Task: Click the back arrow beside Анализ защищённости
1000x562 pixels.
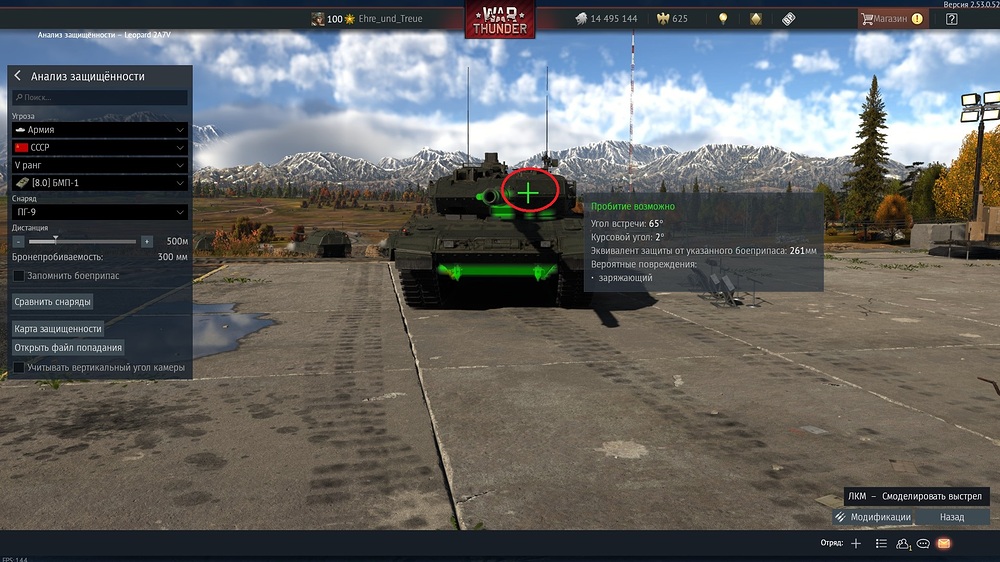Action: coord(18,76)
